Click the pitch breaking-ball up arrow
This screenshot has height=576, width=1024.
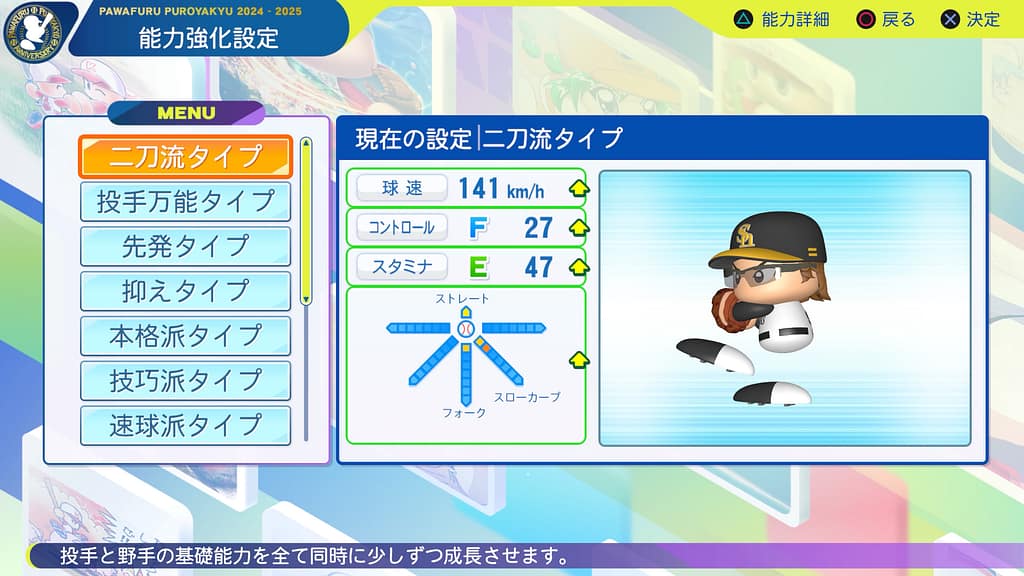(x=577, y=360)
